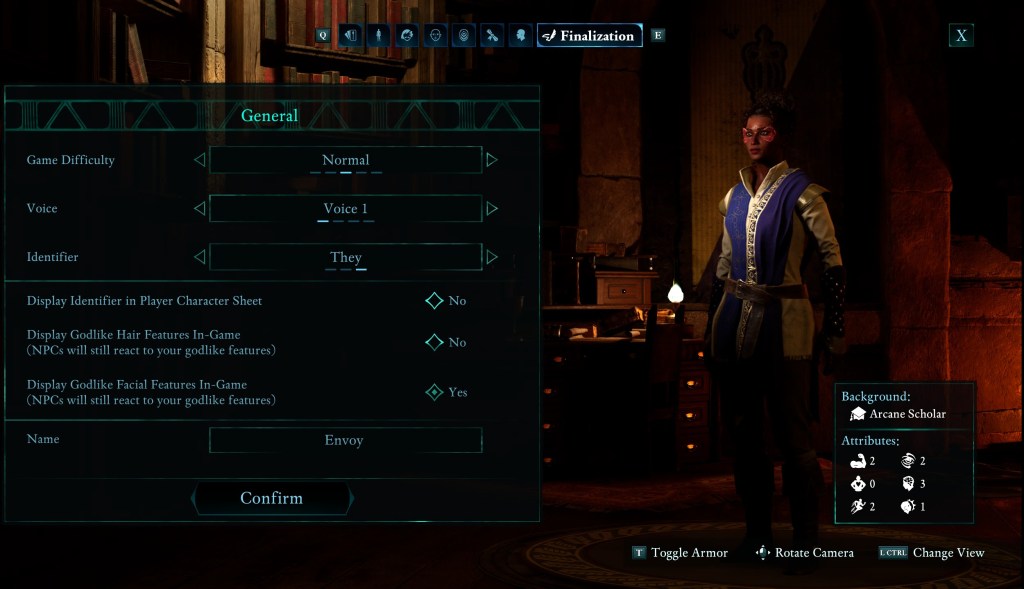Switch to the next voice option
Image resolution: width=1024 pixels, height=589 pixels.
[x=491, y=208]
